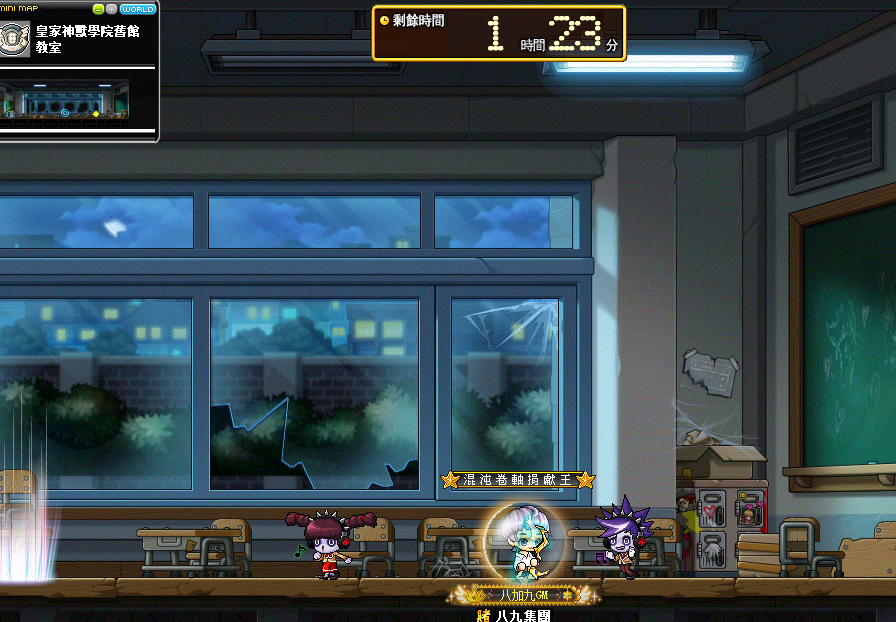
Task: Minimize the minimap with the green minus button
Action: tap(98, 9)
